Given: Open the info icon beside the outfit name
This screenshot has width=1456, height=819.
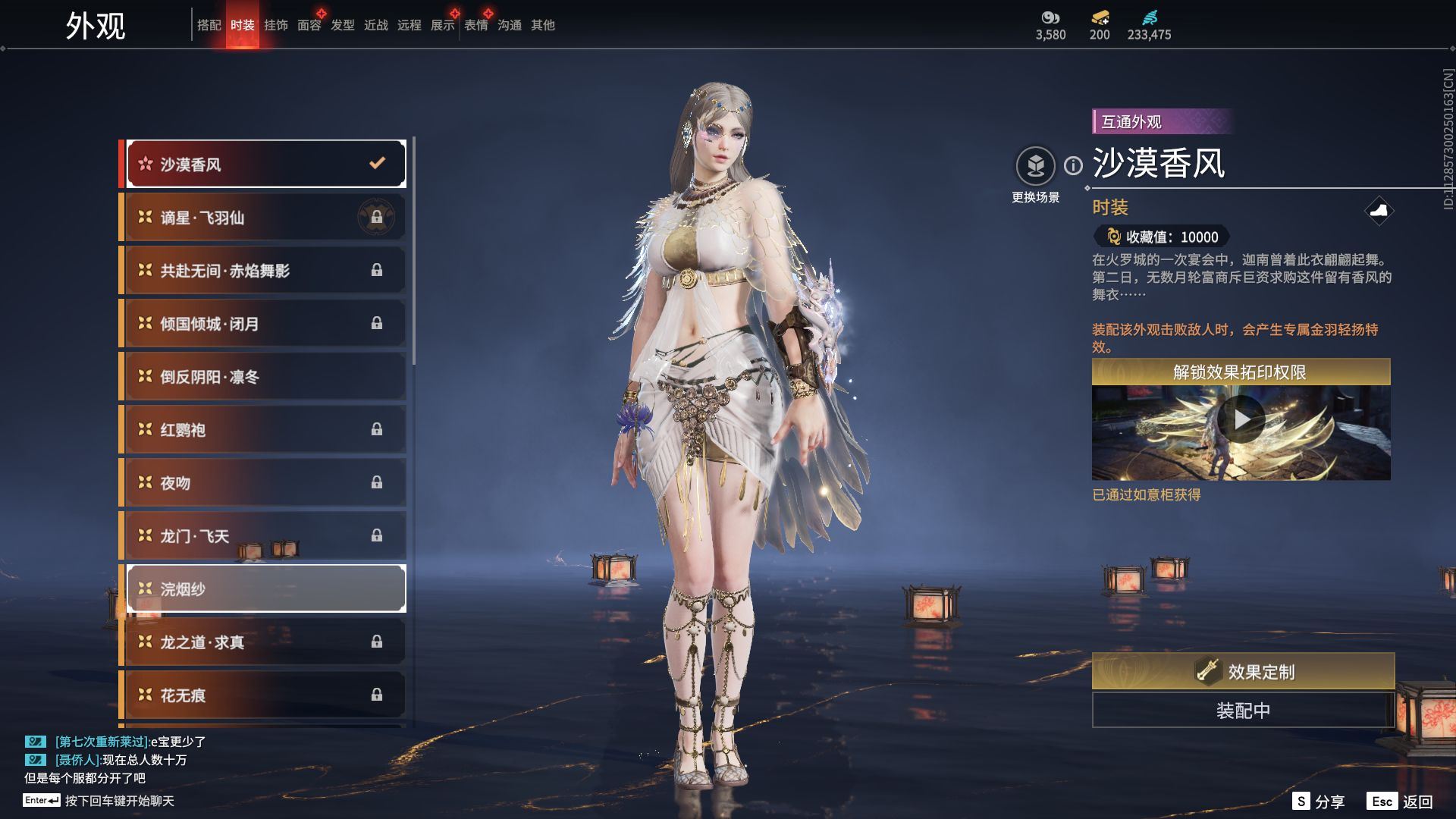Looking at the screenshot, I should [x=1073, y=165].
